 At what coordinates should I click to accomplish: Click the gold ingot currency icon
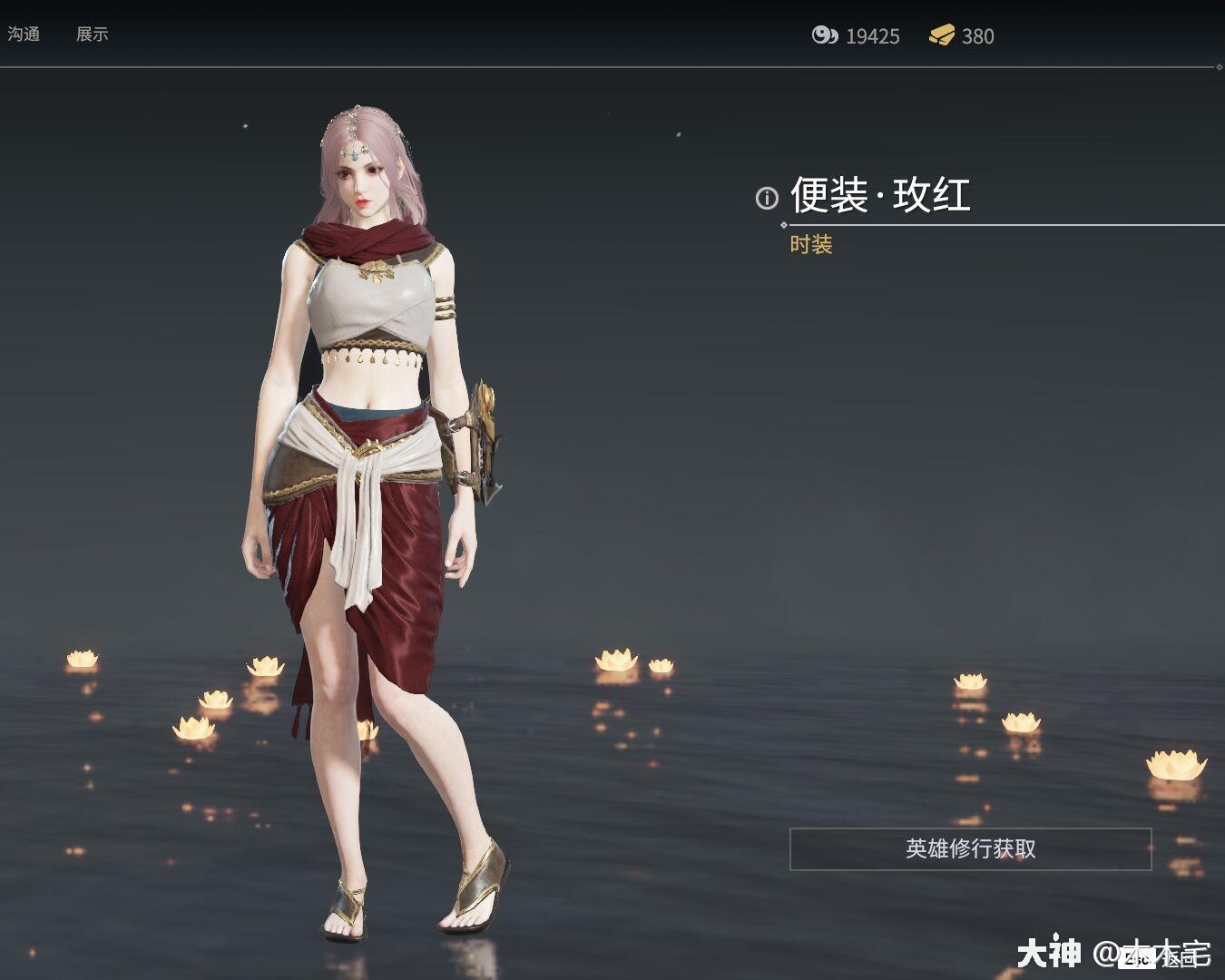(944, 36)
